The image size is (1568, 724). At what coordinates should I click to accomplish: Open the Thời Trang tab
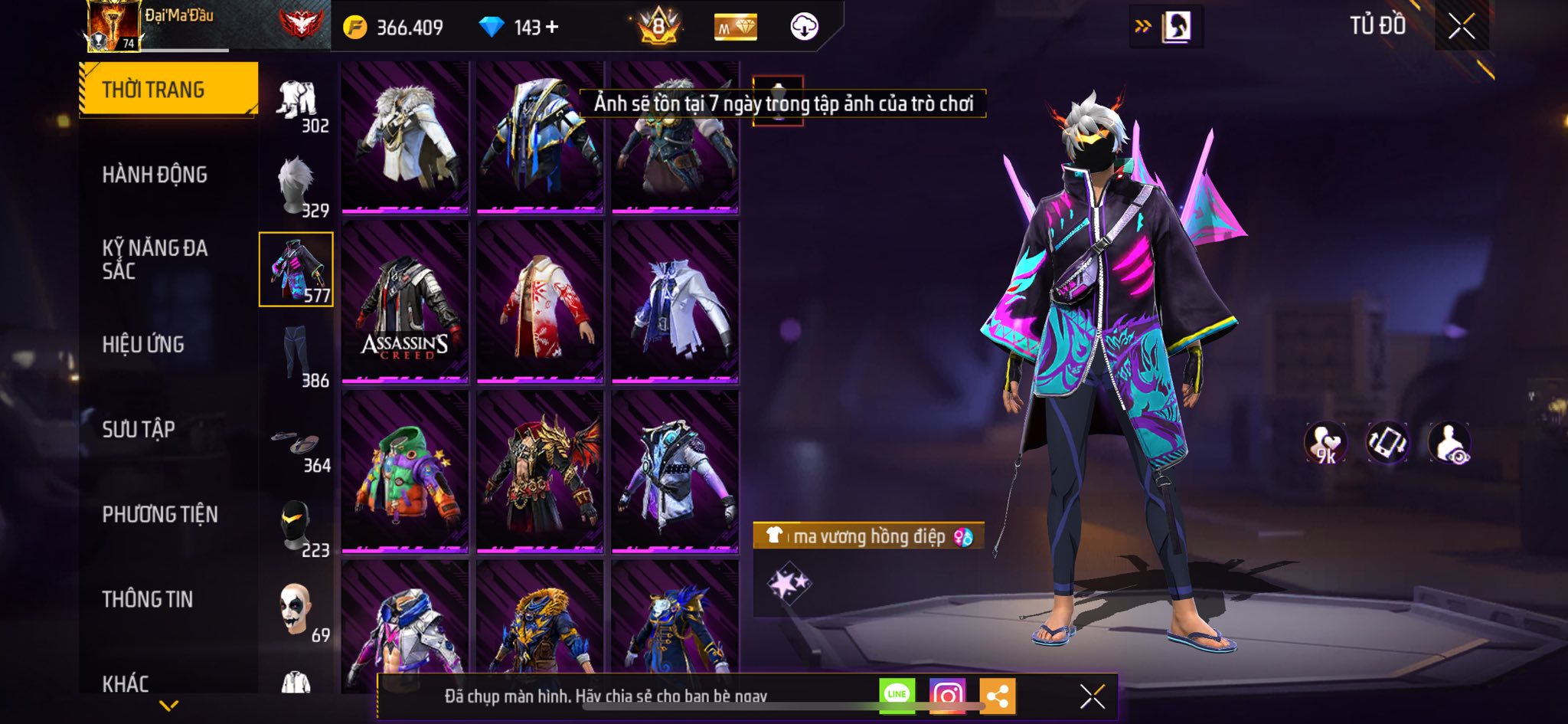tap(168, 90)
